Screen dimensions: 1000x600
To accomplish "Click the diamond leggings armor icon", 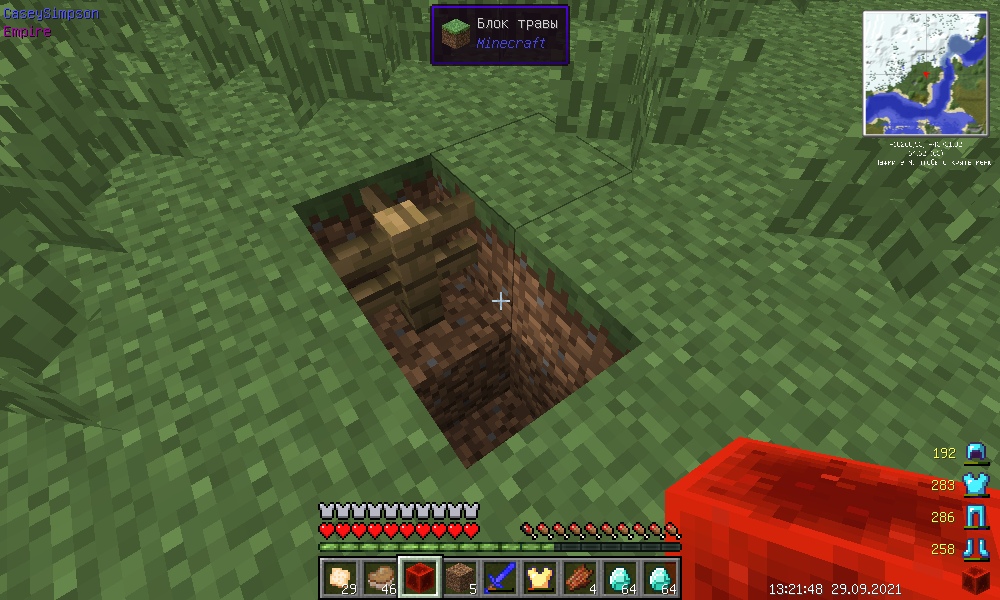I will [975, 517].
